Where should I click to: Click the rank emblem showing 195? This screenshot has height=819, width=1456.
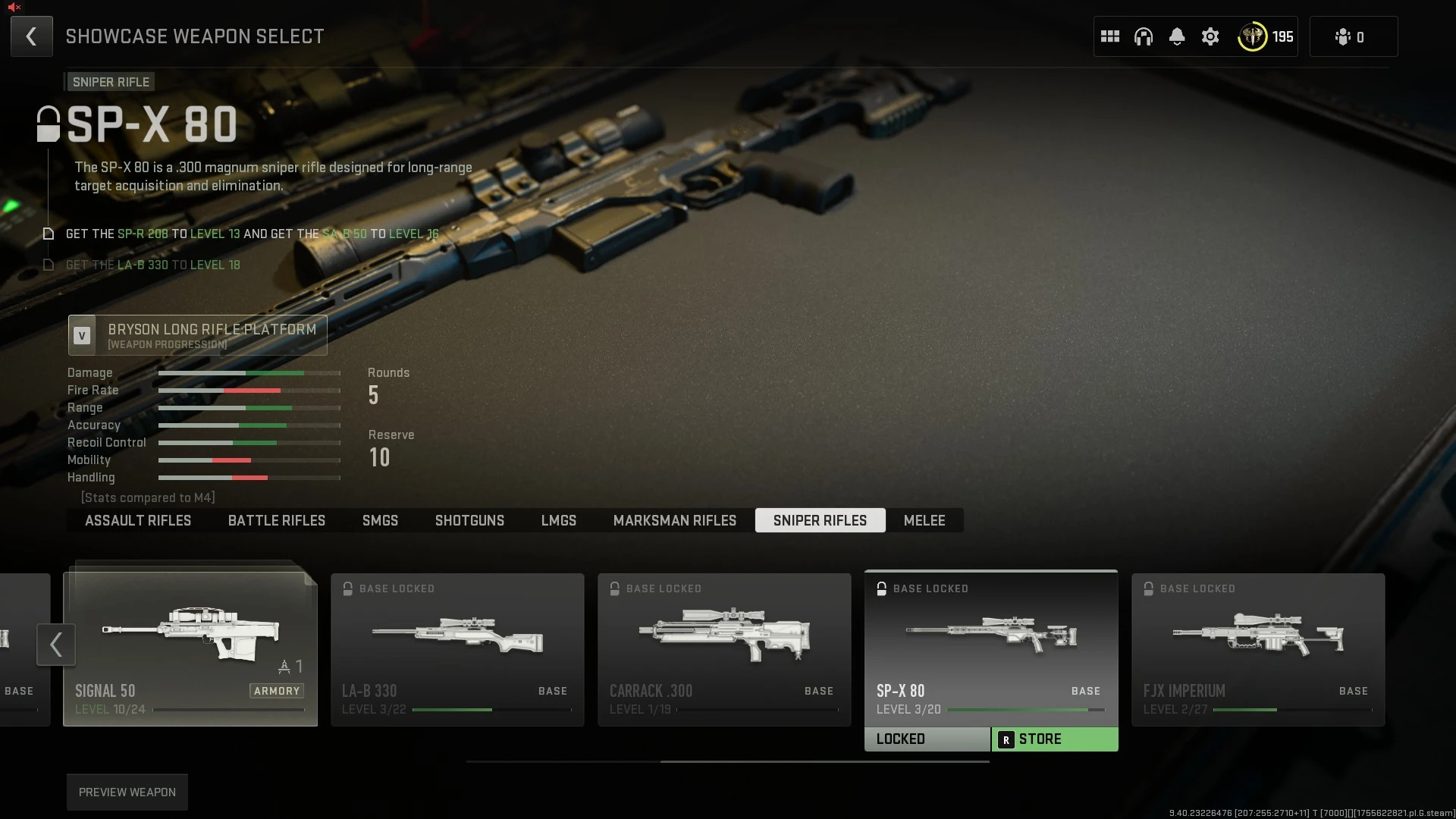1253,36
